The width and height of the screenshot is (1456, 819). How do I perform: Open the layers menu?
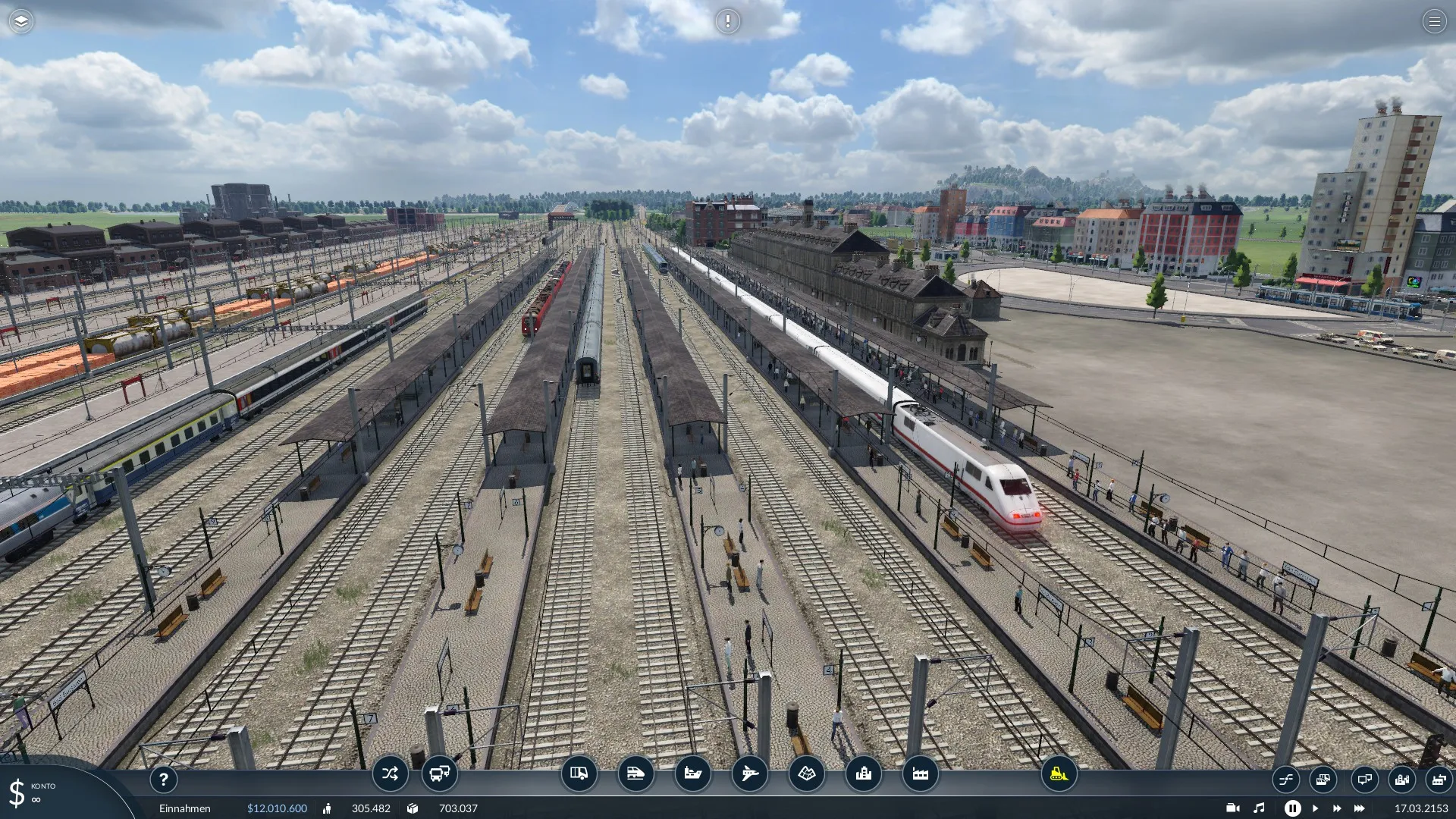[x=21, y=21]
